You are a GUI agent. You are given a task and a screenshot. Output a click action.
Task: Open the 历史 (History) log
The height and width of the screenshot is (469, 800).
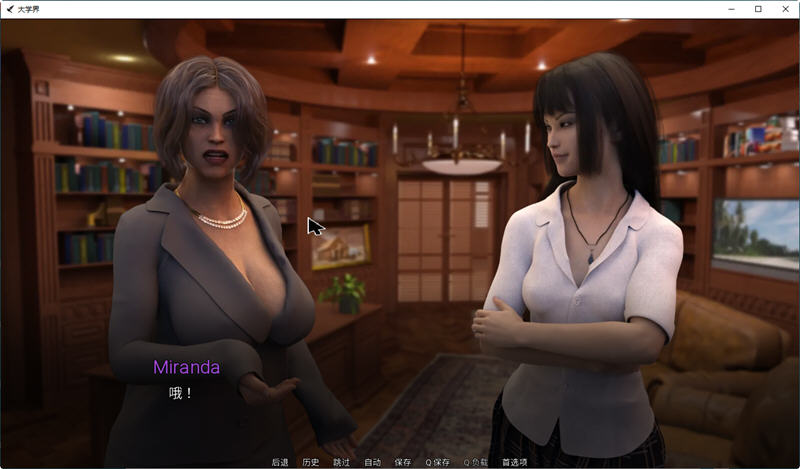tap(311, 462)
